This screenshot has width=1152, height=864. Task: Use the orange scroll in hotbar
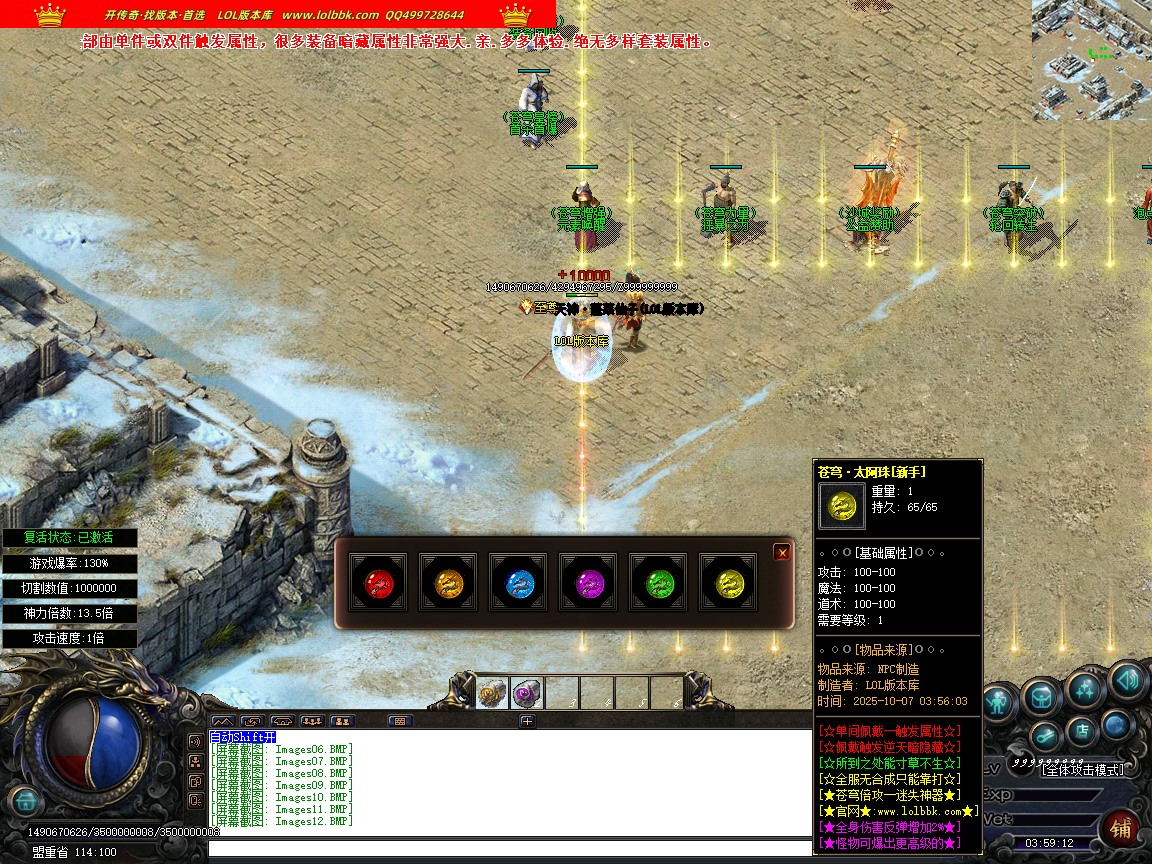point(491,693)
